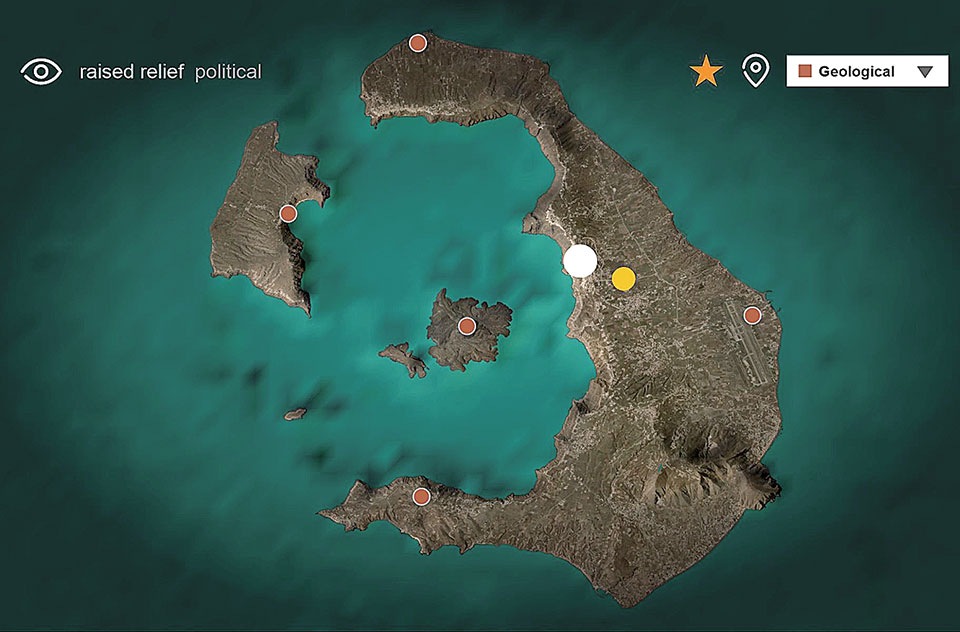
Task: Switch to raised relief map view
Action: coord(131,72)
